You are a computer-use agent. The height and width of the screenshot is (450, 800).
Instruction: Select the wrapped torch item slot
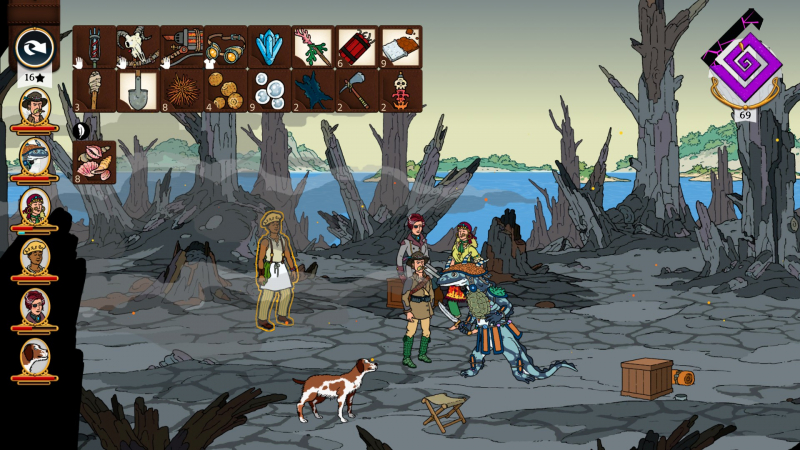[94, 91]
